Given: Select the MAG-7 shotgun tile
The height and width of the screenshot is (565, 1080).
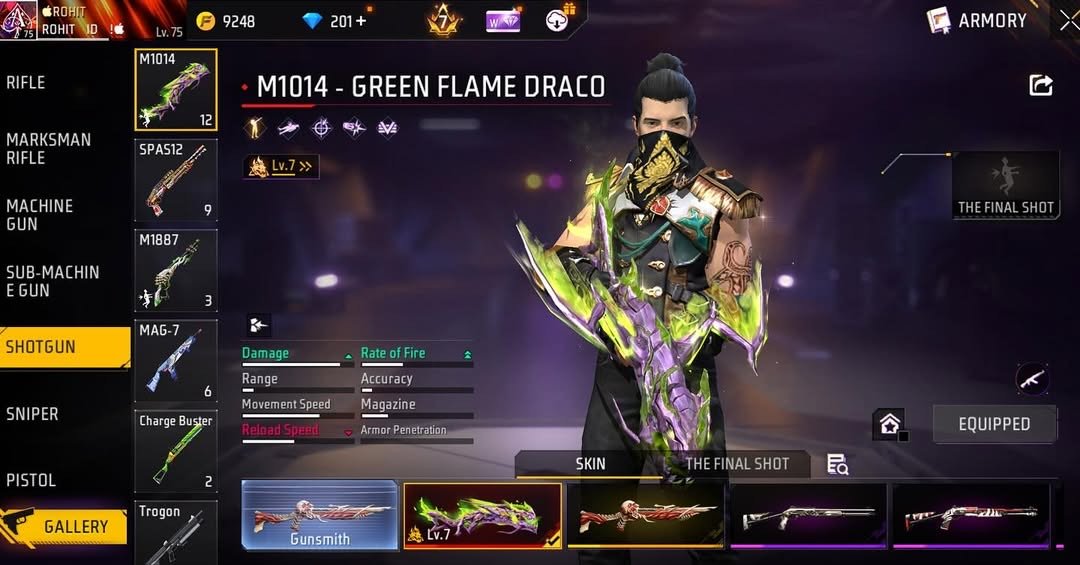Looking at the screenshot, I should (176, 360).
